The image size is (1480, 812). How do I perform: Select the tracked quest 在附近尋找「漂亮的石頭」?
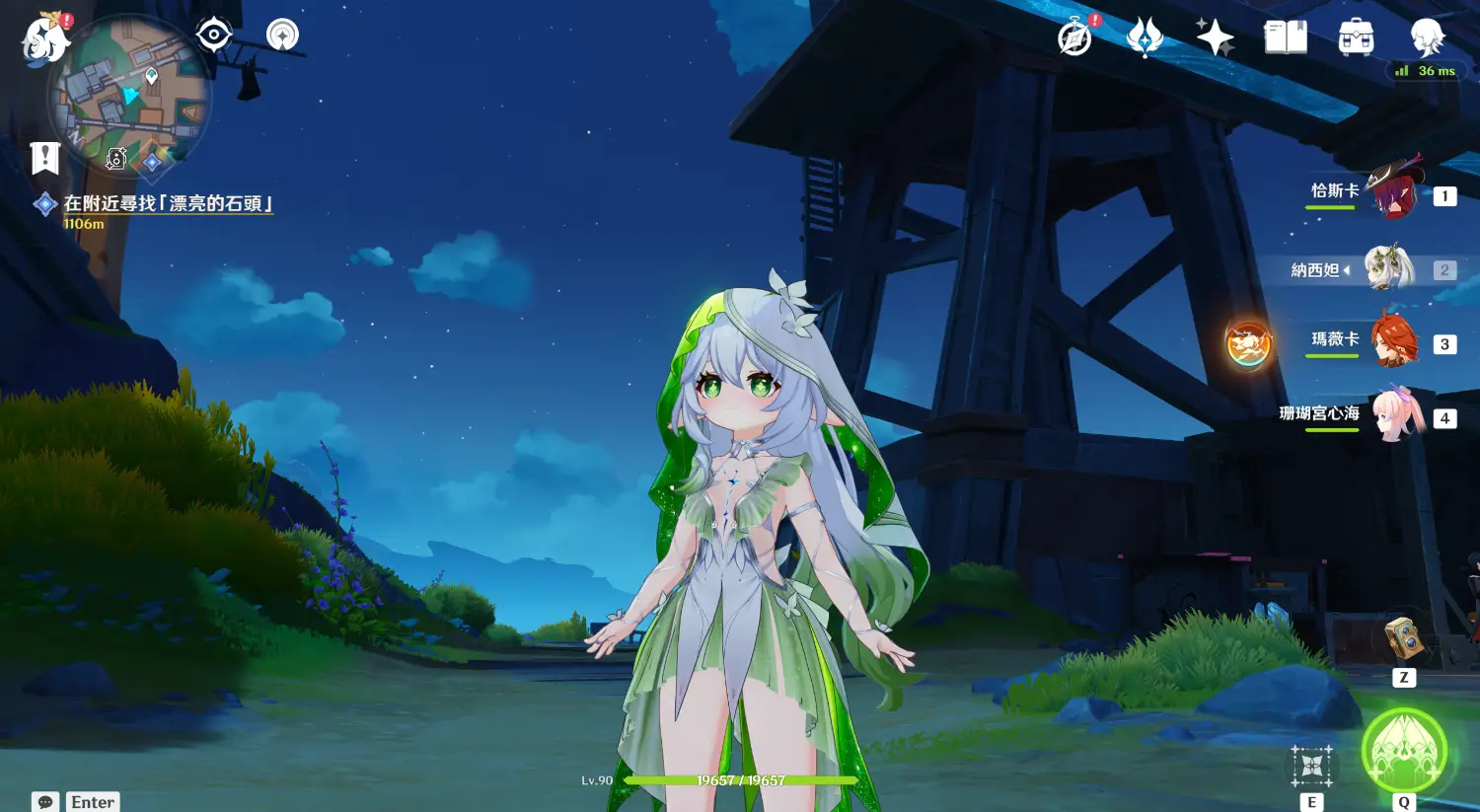point(168,203)
